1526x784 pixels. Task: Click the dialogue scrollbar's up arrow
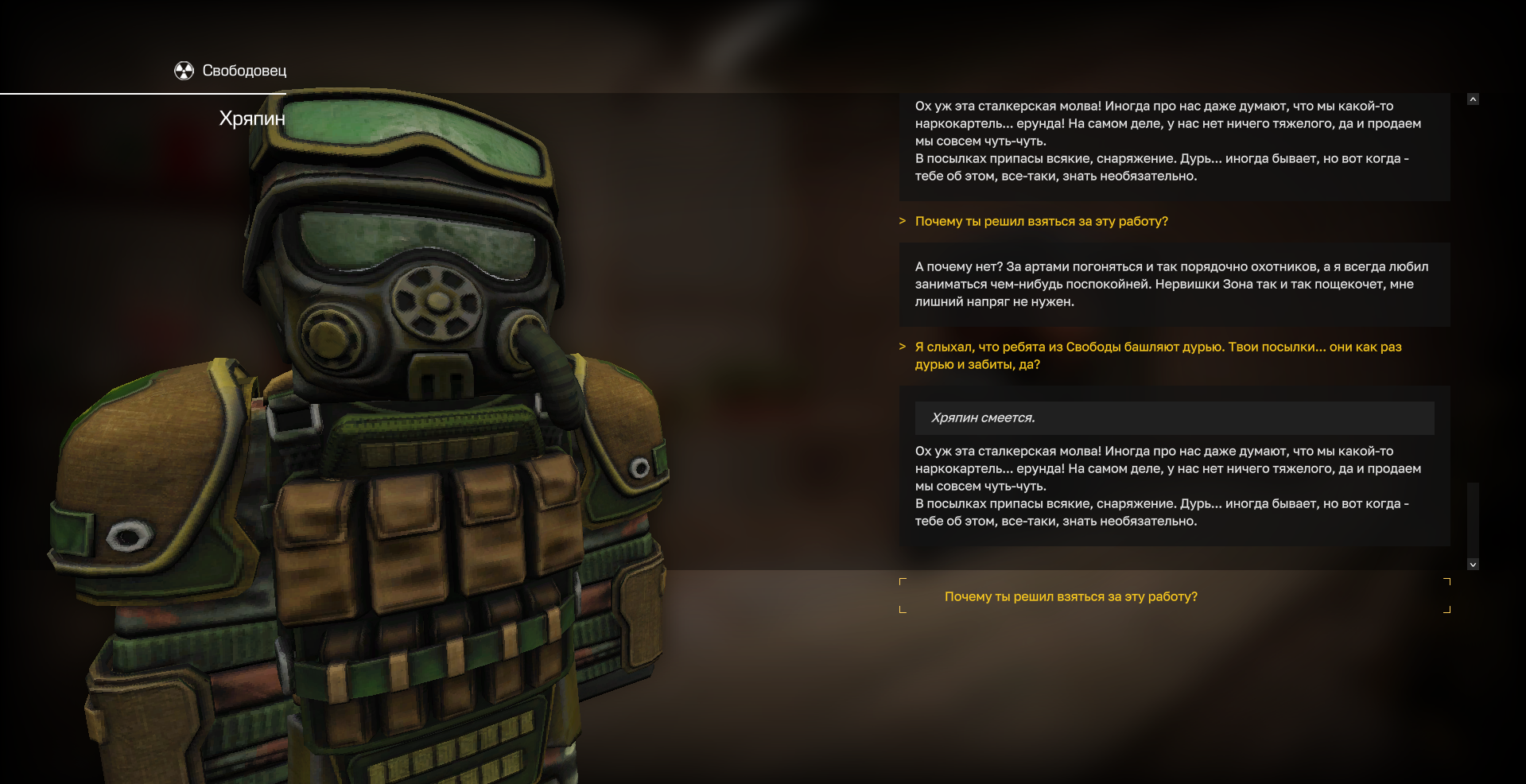[1473, 99]
